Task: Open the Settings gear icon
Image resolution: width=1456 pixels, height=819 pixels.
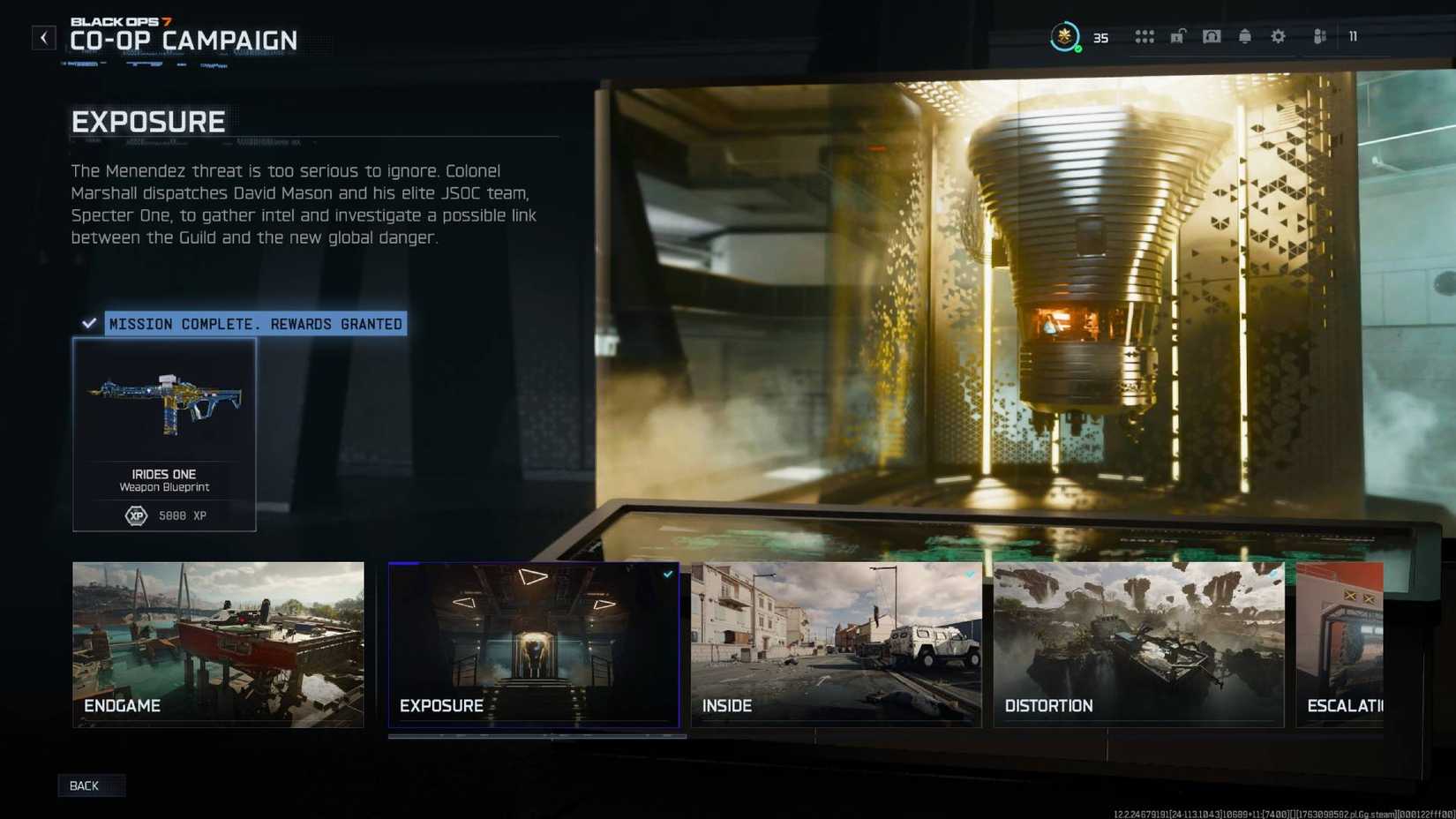Action: pos(1278,36)
